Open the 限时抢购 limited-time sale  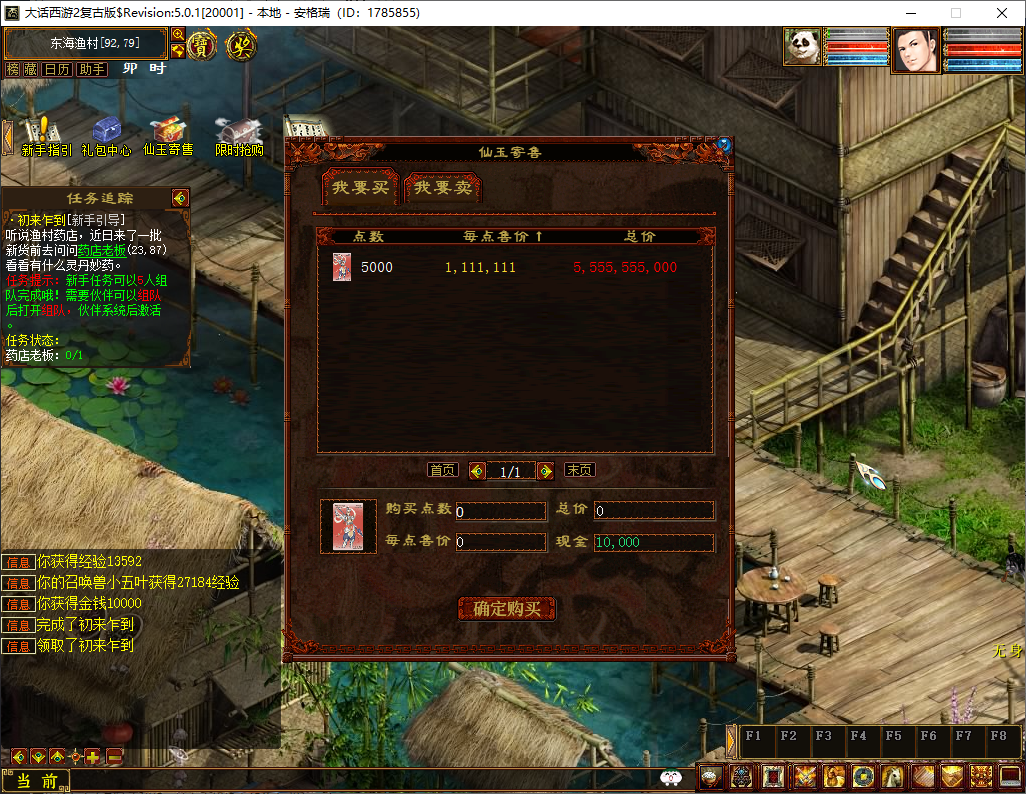coord(239,136)
